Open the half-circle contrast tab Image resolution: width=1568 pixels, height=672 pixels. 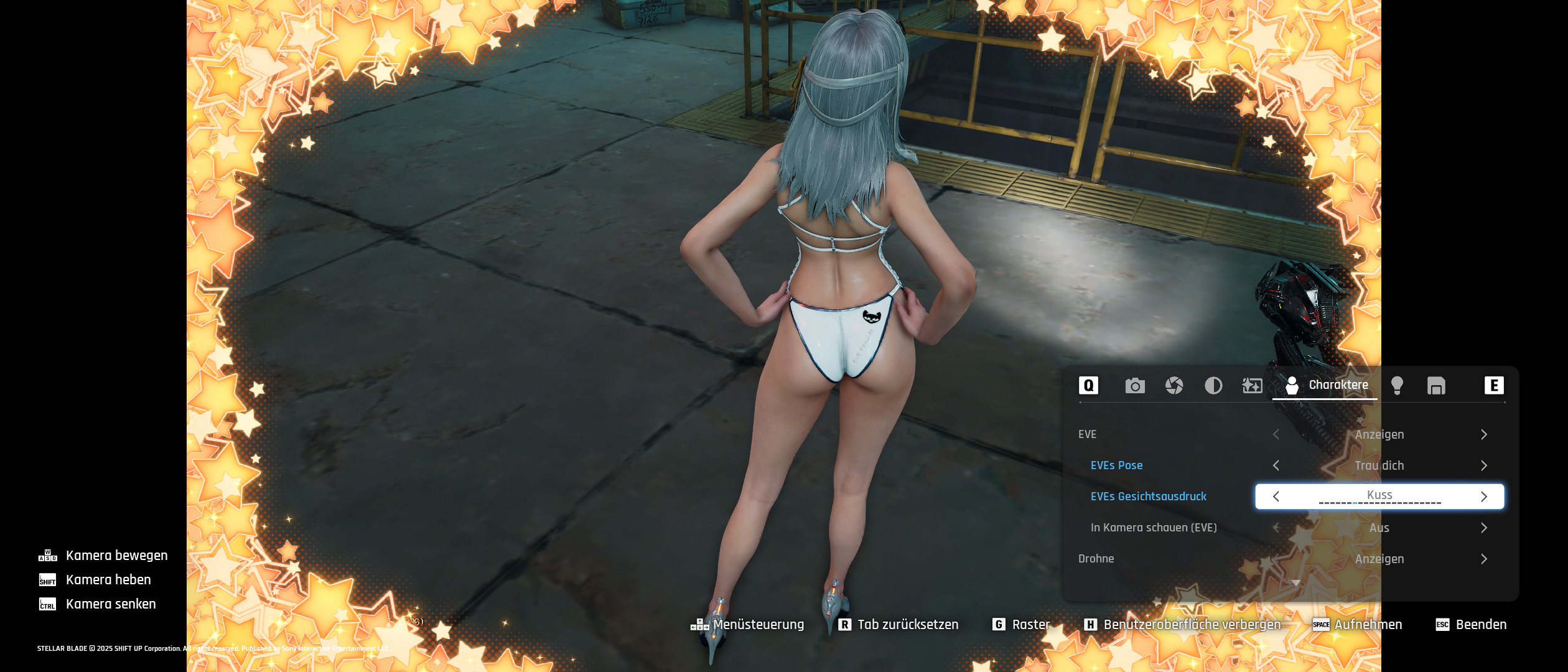point(1213,386)
